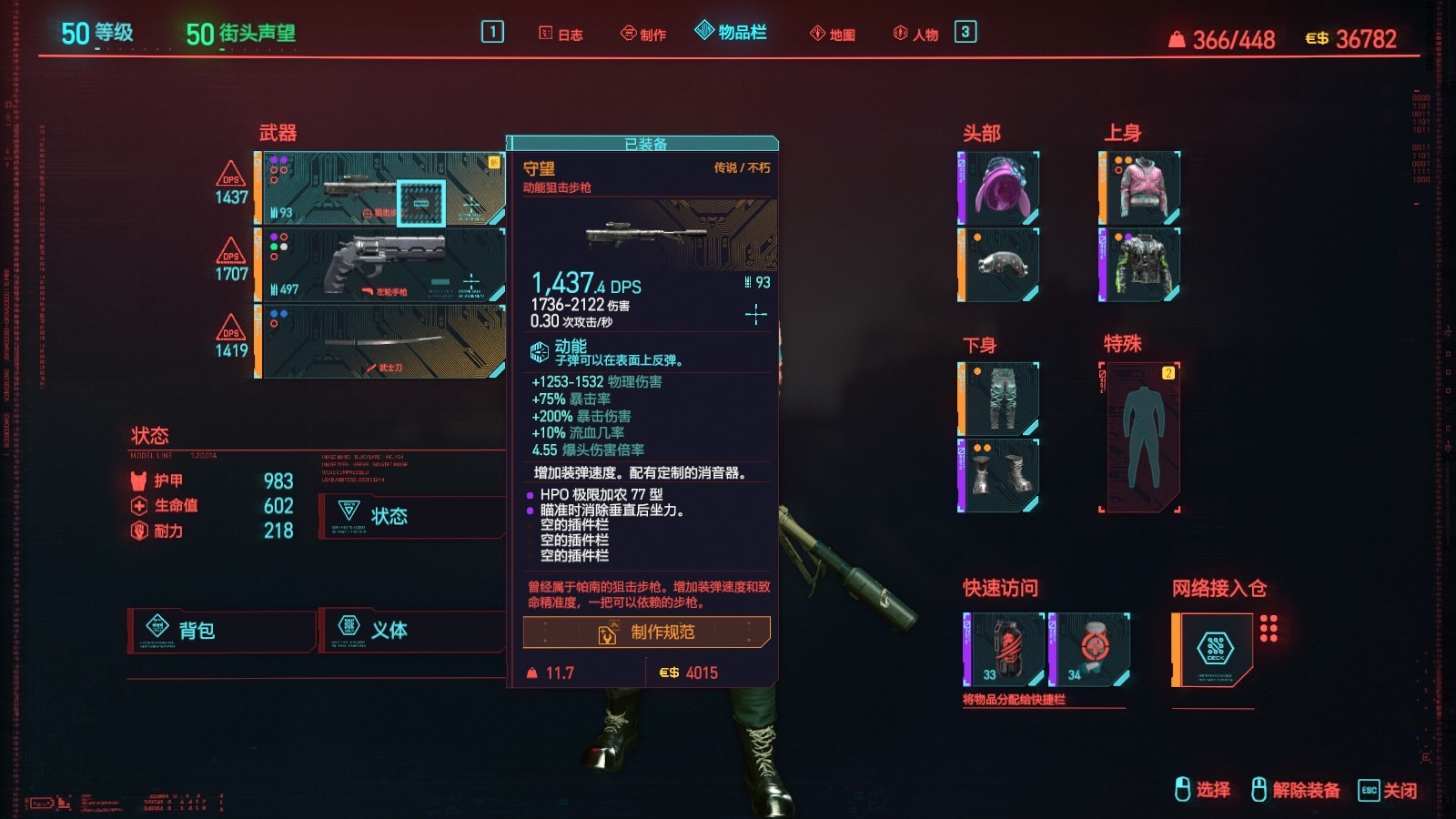The width and height of the screenshot is (1456, 819).
Task: Select the pink headgear slot
Action: [x=999, y=188]
